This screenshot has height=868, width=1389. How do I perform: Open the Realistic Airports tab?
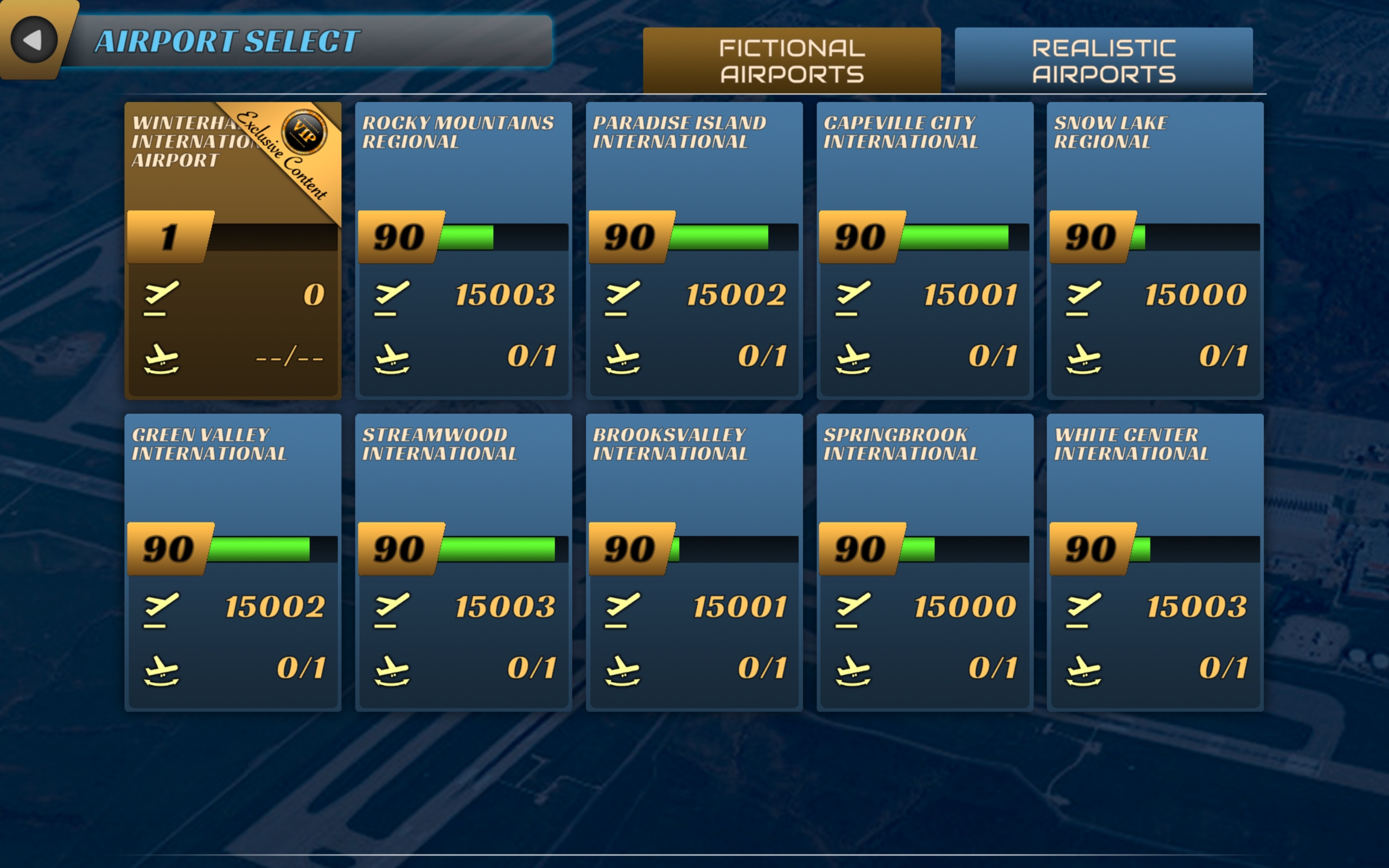click(1103, 61)
